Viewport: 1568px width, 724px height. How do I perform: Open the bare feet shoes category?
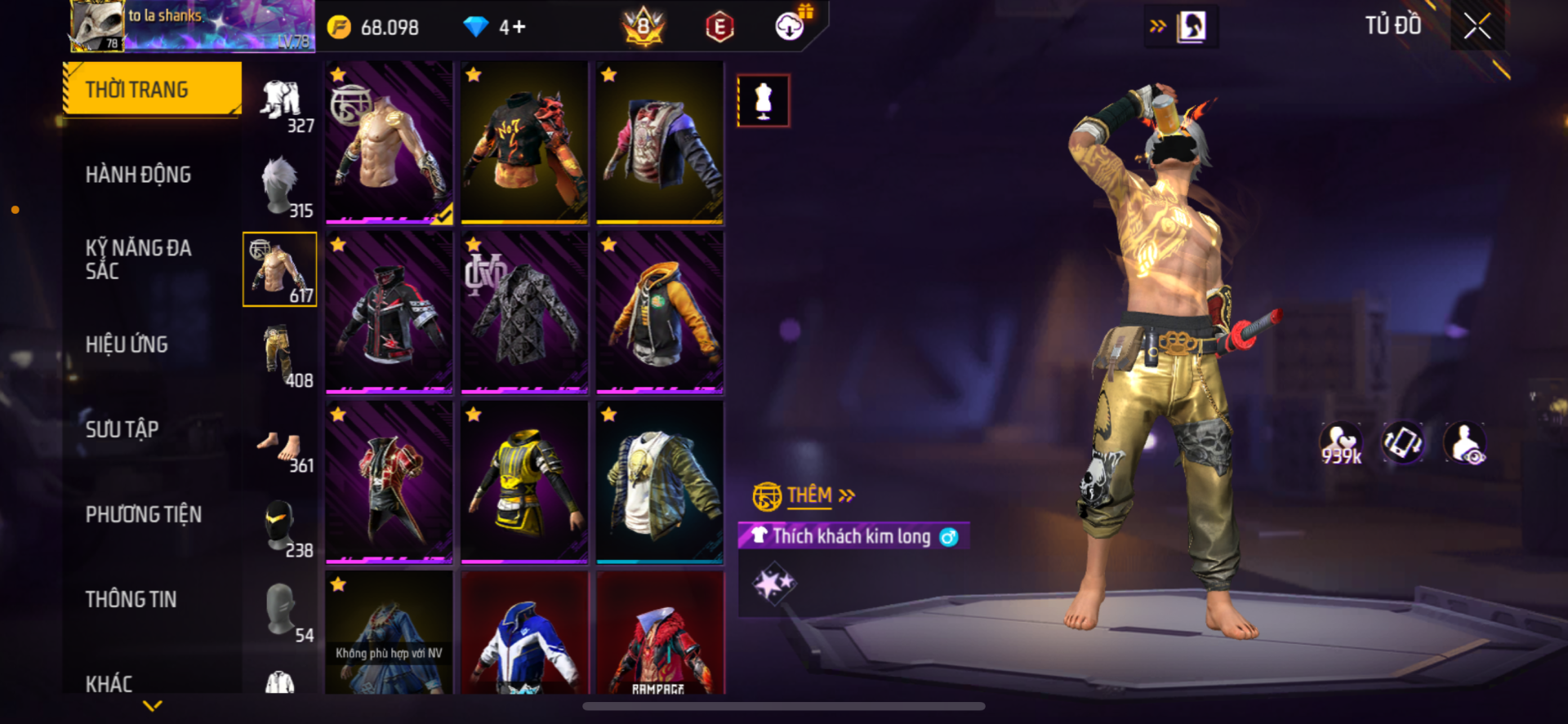[x=280, y=451]
